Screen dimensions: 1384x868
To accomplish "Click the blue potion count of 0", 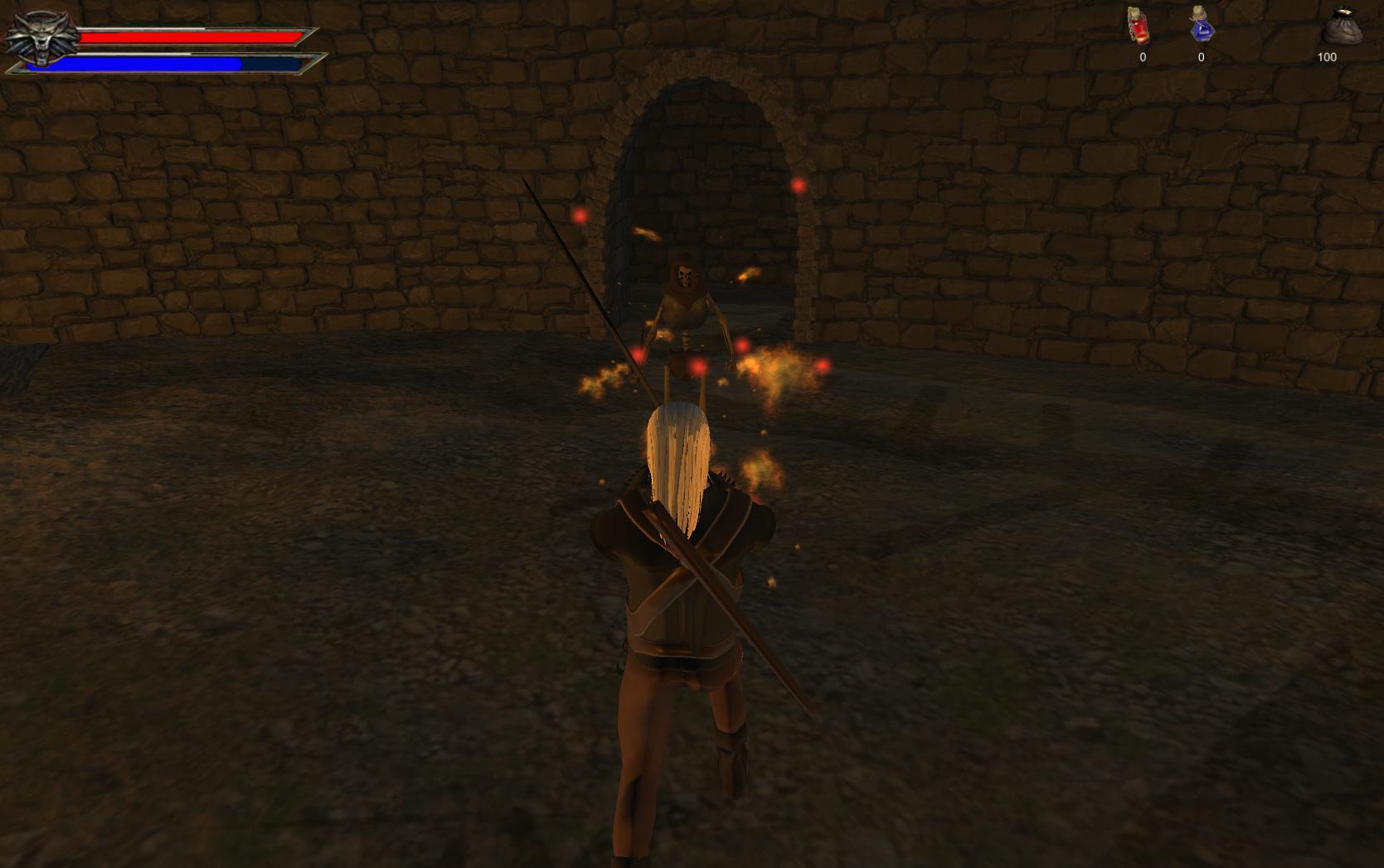I will [x=1201, y=56].
